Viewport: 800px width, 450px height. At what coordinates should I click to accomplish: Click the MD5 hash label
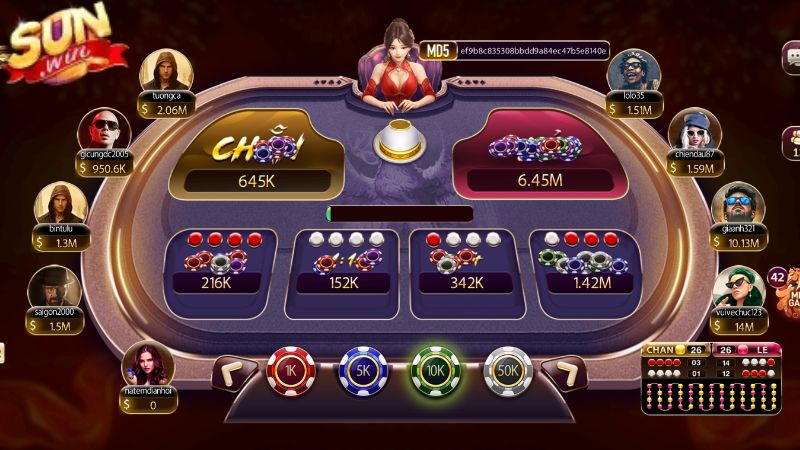click(437, 50)
